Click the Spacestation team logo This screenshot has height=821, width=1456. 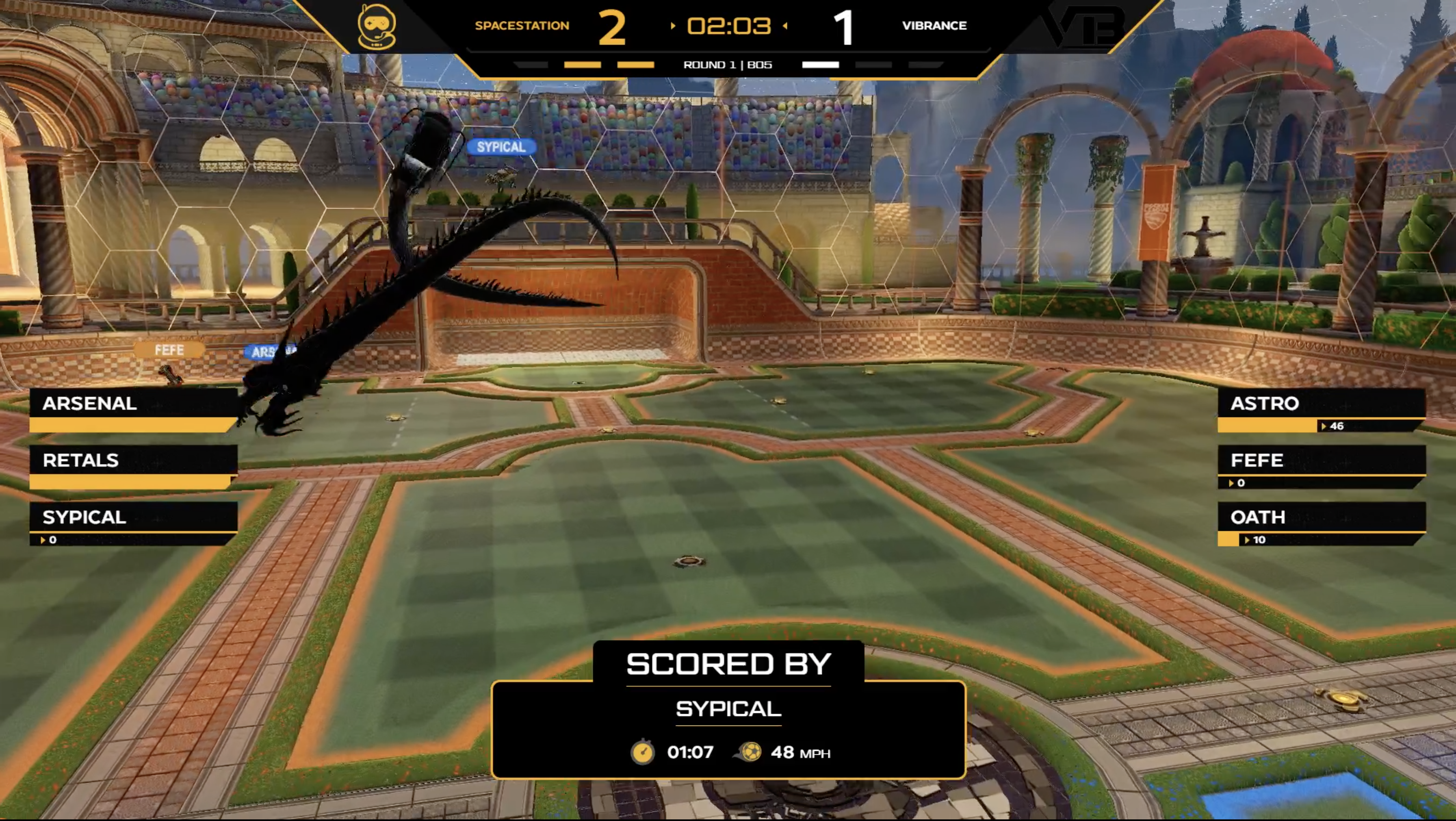377,26
